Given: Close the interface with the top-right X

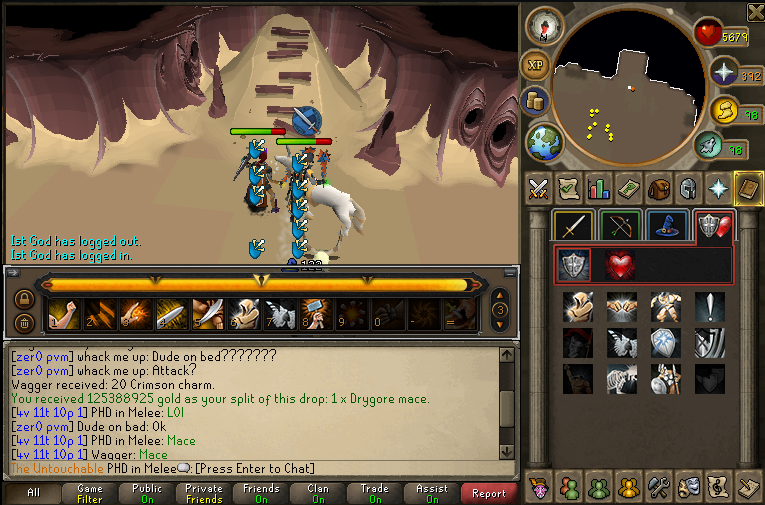Looking at the screenshot, I should pyautogui.click(x=755, y=12).
